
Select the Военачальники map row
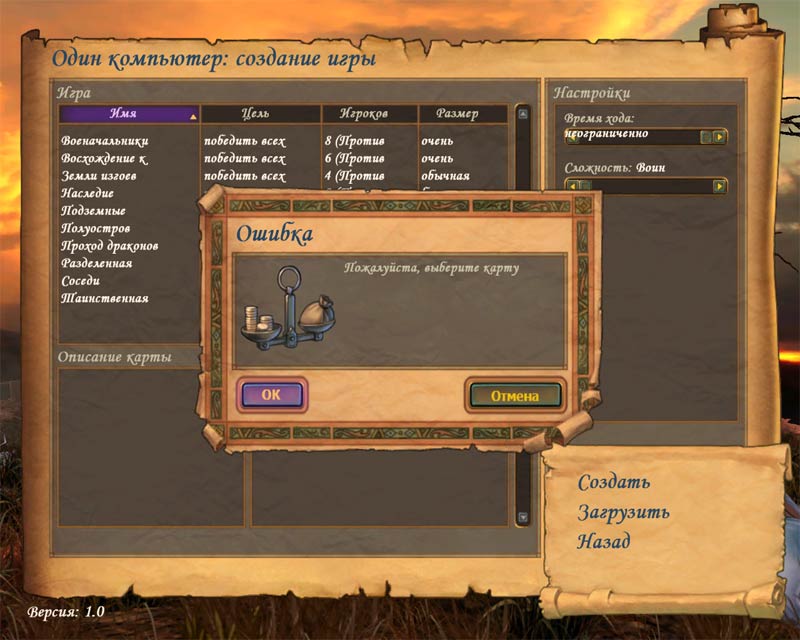coord(105,141)
